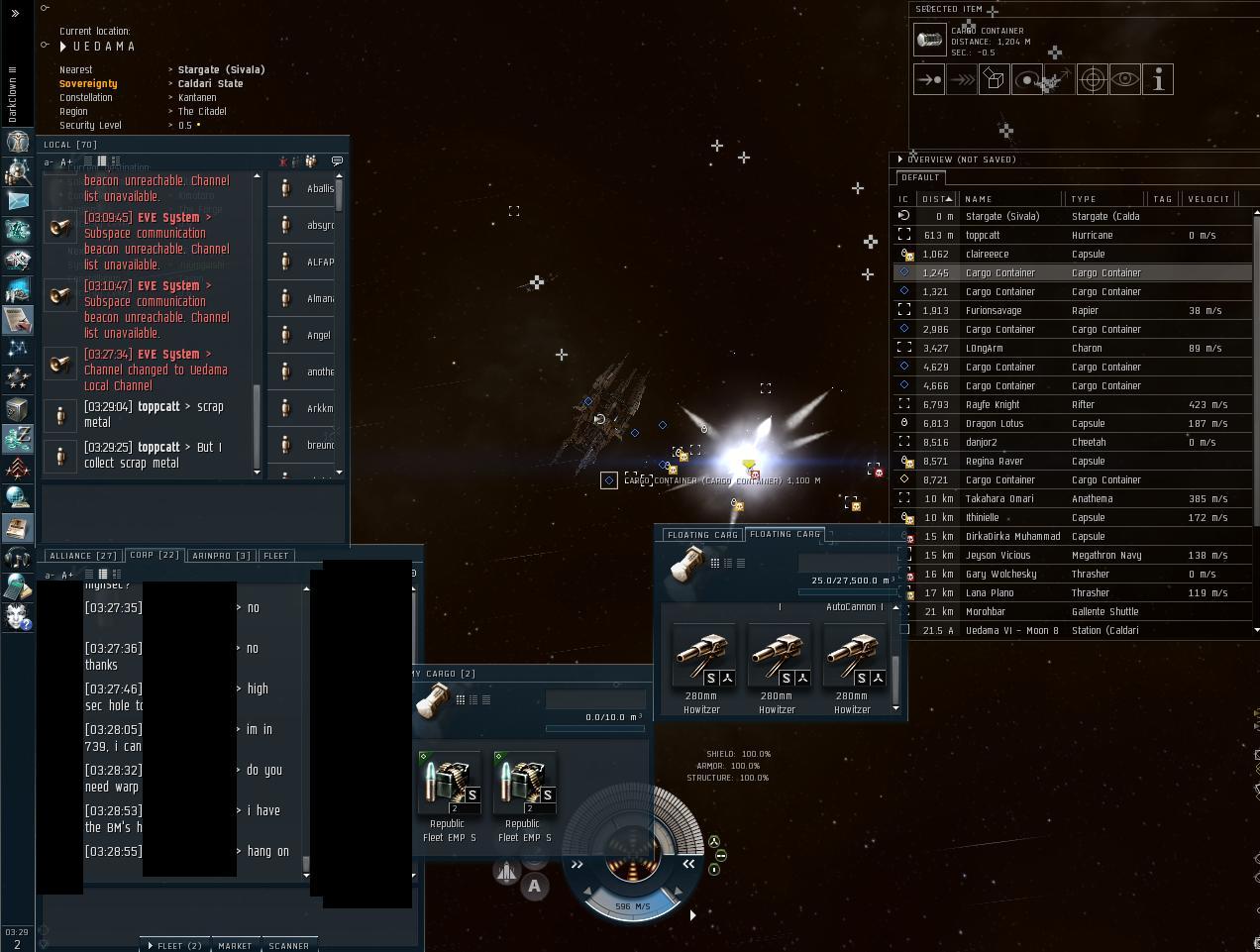Viewport: 1260px width, 952px height.
Task: Open the Market button at bottom
Action: [235, 945]
